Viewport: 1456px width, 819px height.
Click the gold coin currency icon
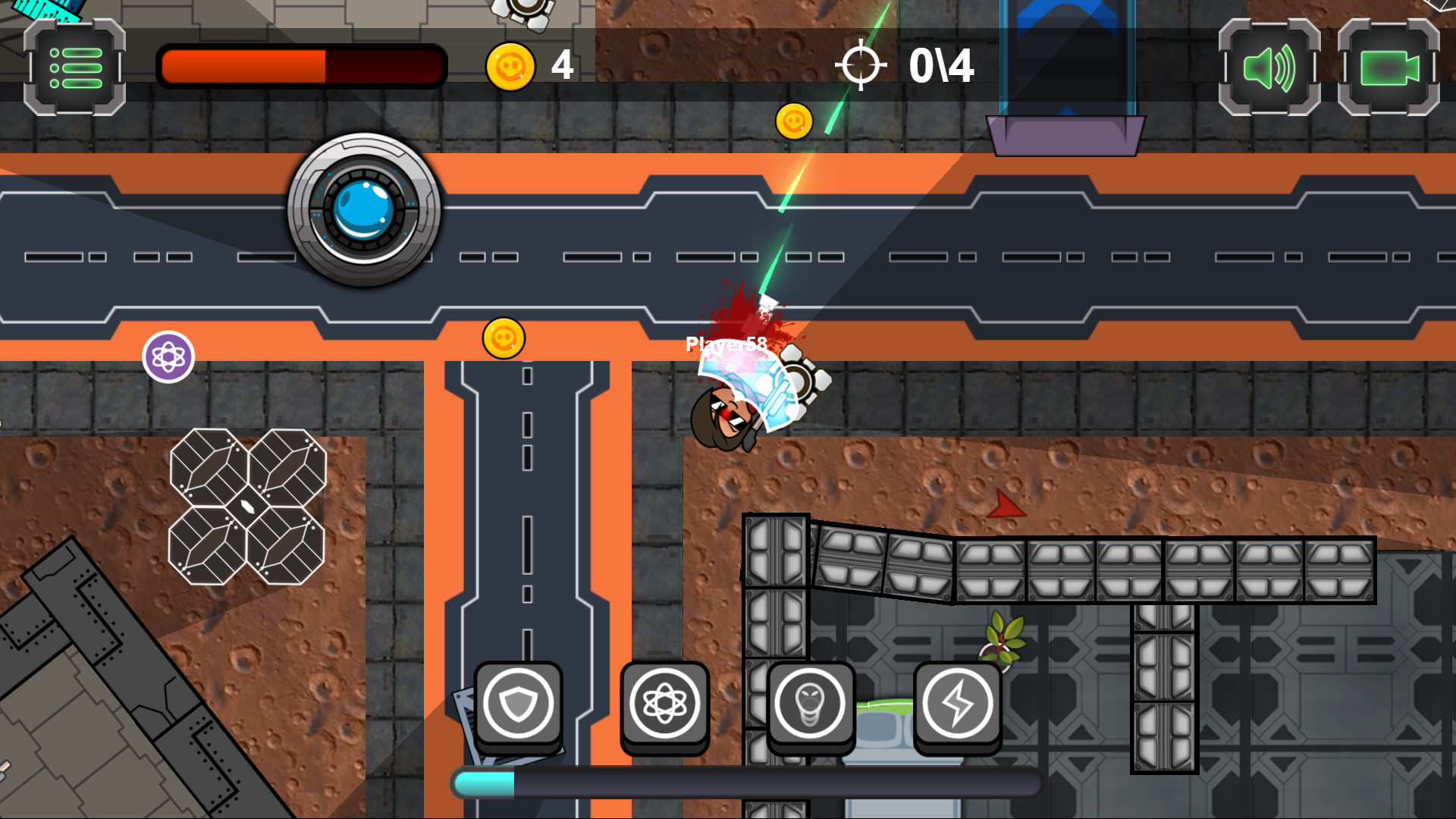point(510,66)
